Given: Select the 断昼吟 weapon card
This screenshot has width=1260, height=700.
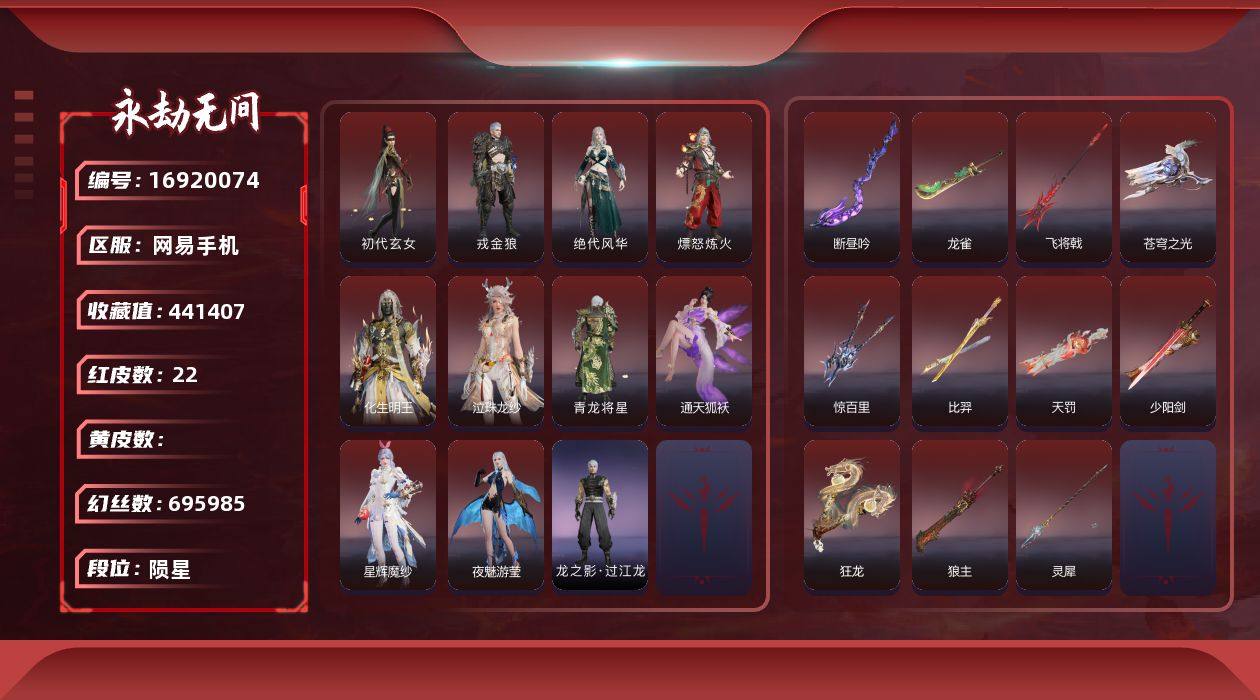Looking at the screenshot, I should click(852, 187).
